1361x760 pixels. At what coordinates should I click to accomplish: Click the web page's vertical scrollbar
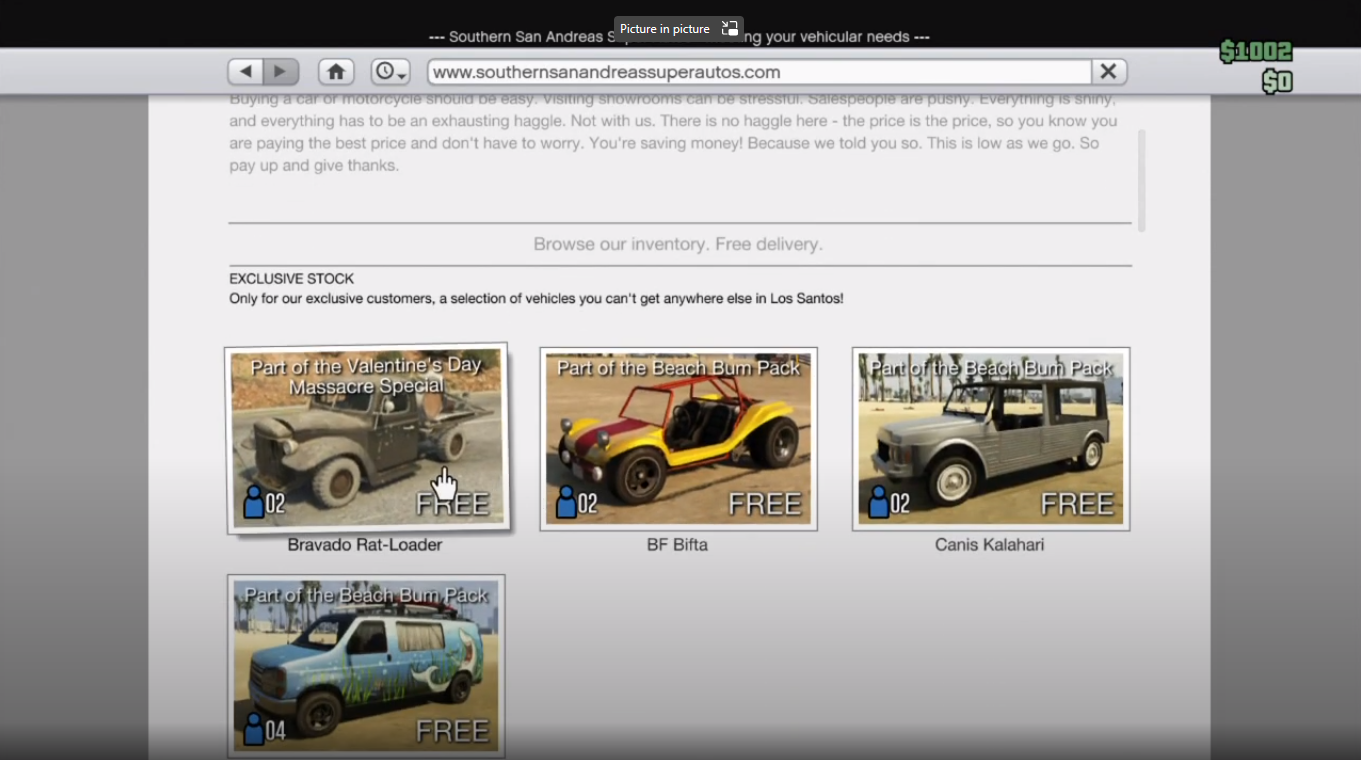(x=1141, y=180)
